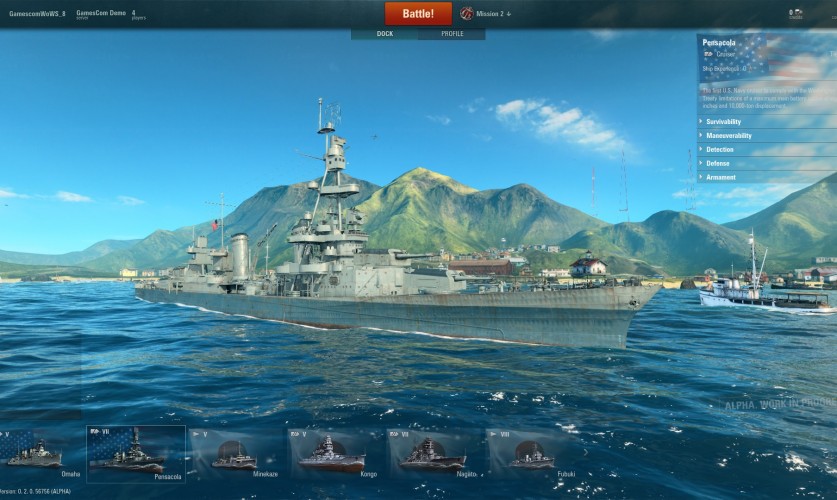837x500 pixels.
Task: Choose the Minekaze destroyer
Action: point(236,453)
